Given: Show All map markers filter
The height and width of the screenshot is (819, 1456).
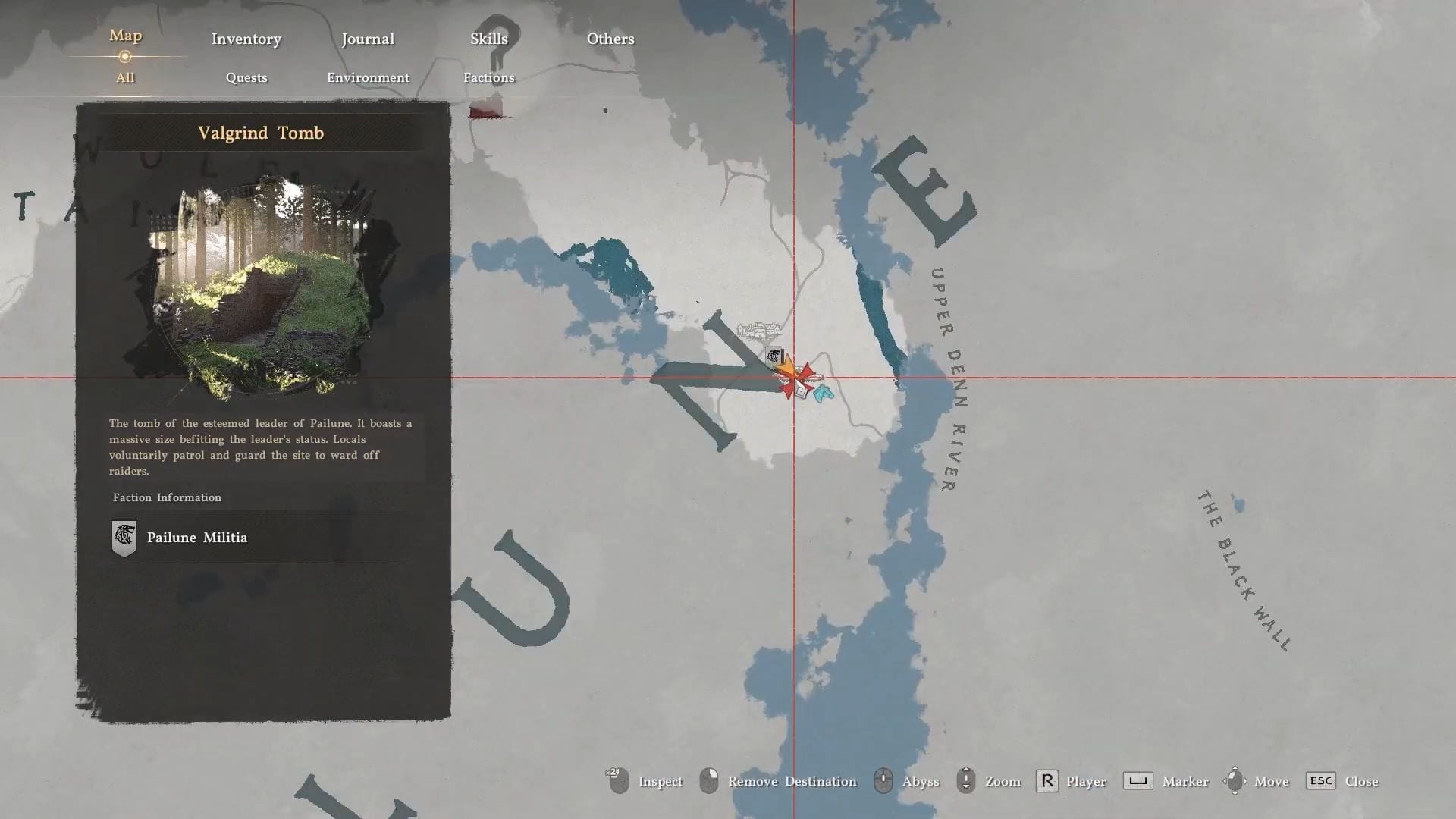Looking at the screenshot, I should click(125, 77).
